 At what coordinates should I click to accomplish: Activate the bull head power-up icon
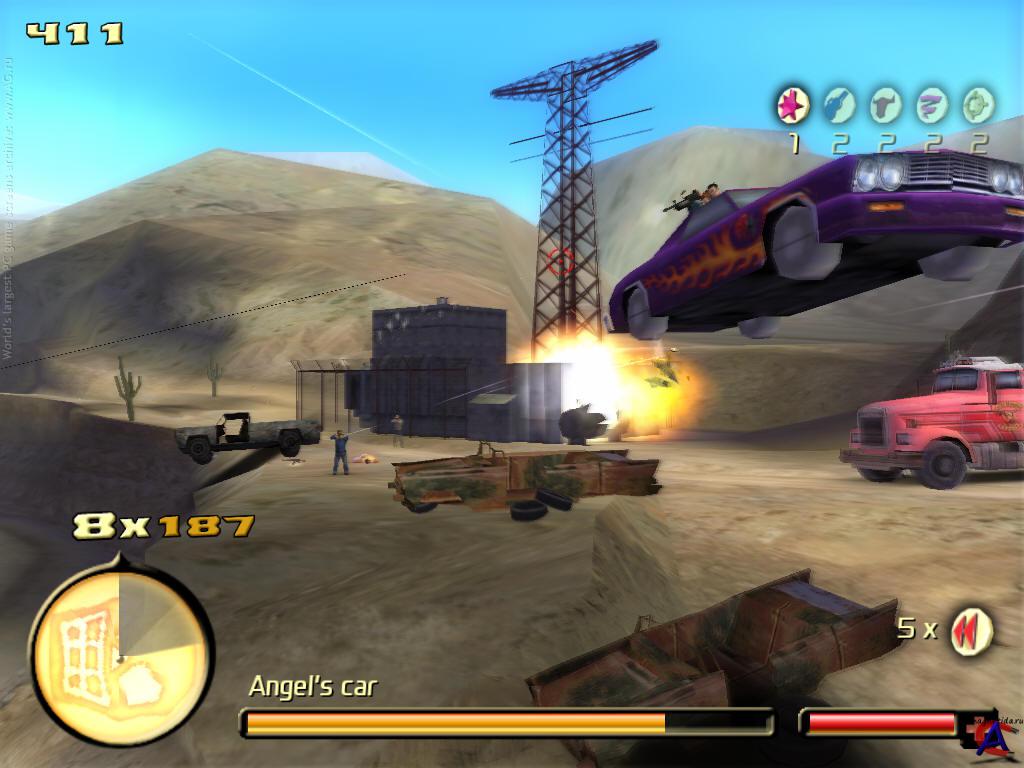(885, 104)
